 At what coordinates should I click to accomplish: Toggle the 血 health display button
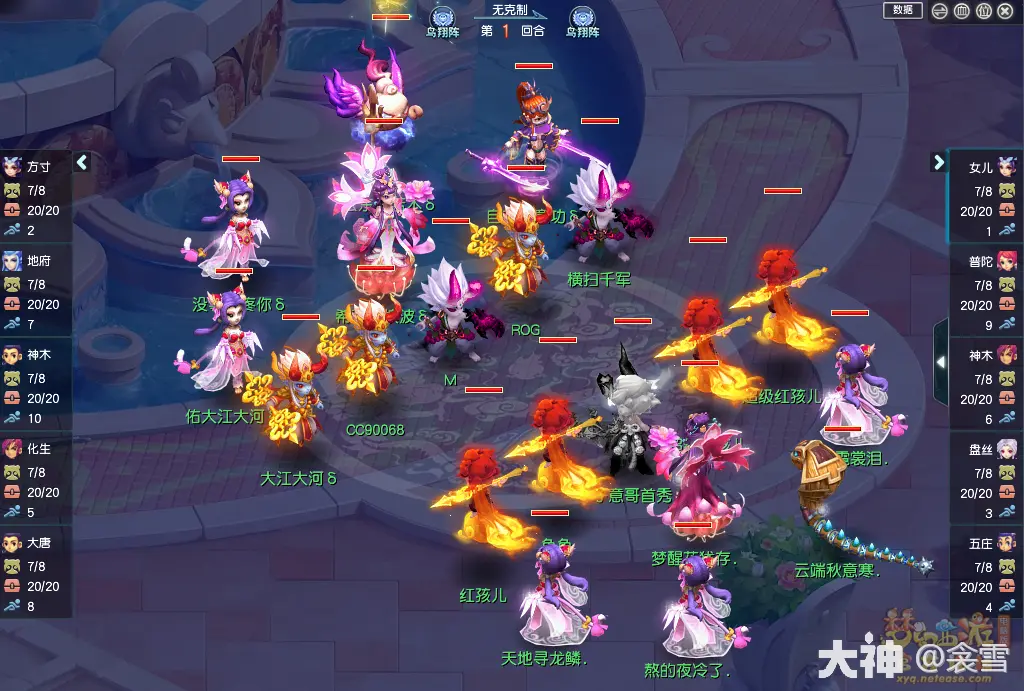pos(961,11)
